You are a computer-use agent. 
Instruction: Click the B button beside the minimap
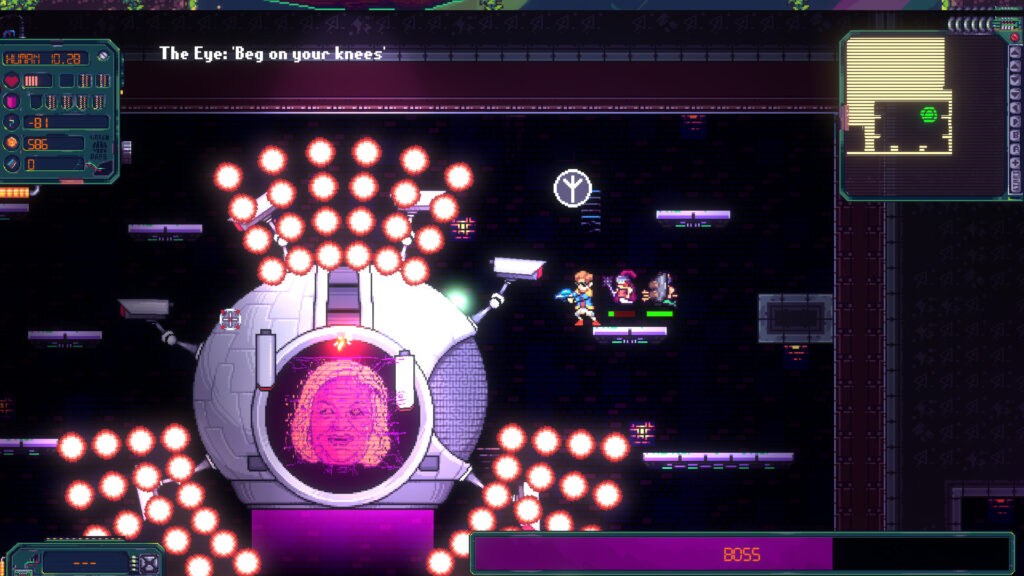[x=1015, y=136]
